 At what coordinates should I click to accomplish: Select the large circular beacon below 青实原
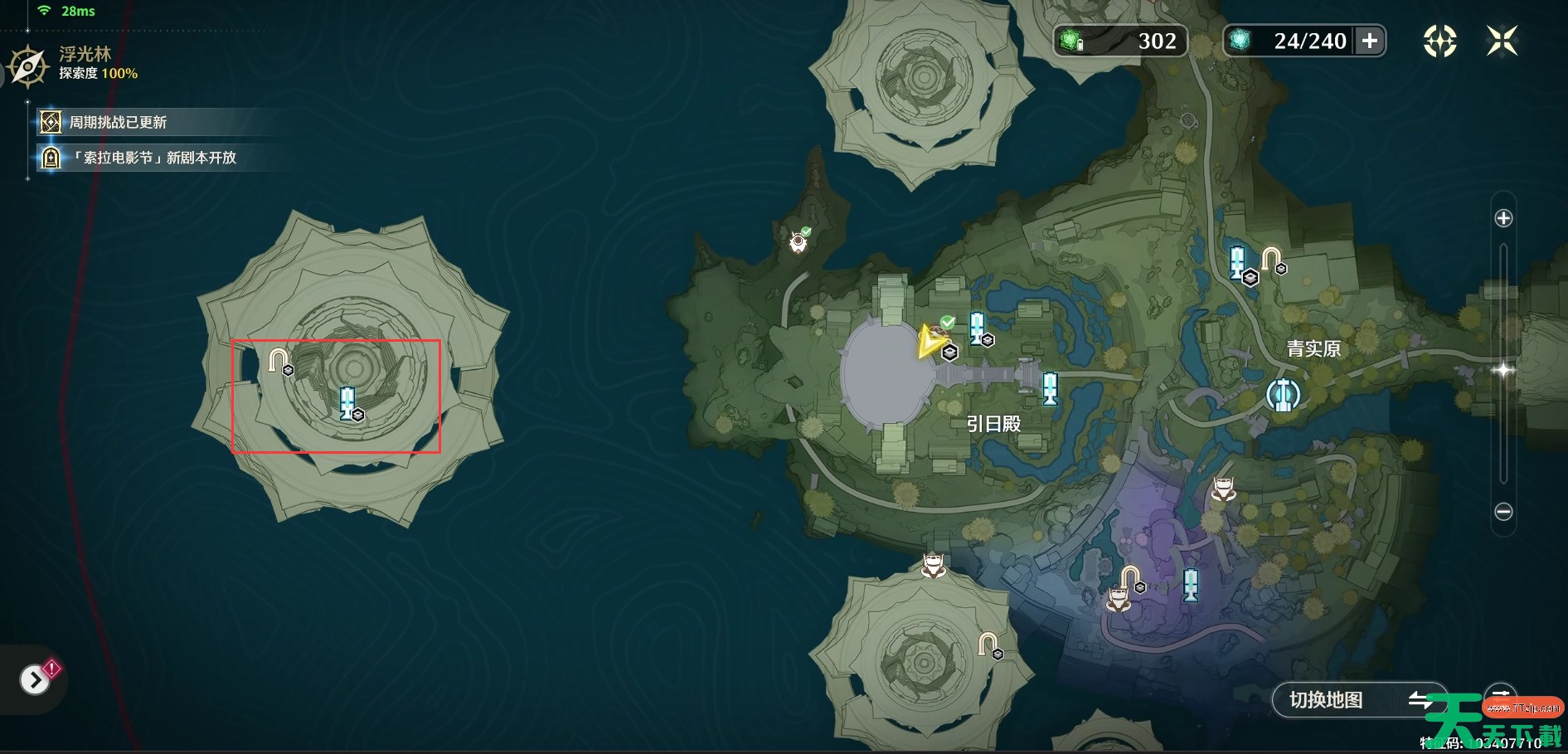click(1283, 396)
